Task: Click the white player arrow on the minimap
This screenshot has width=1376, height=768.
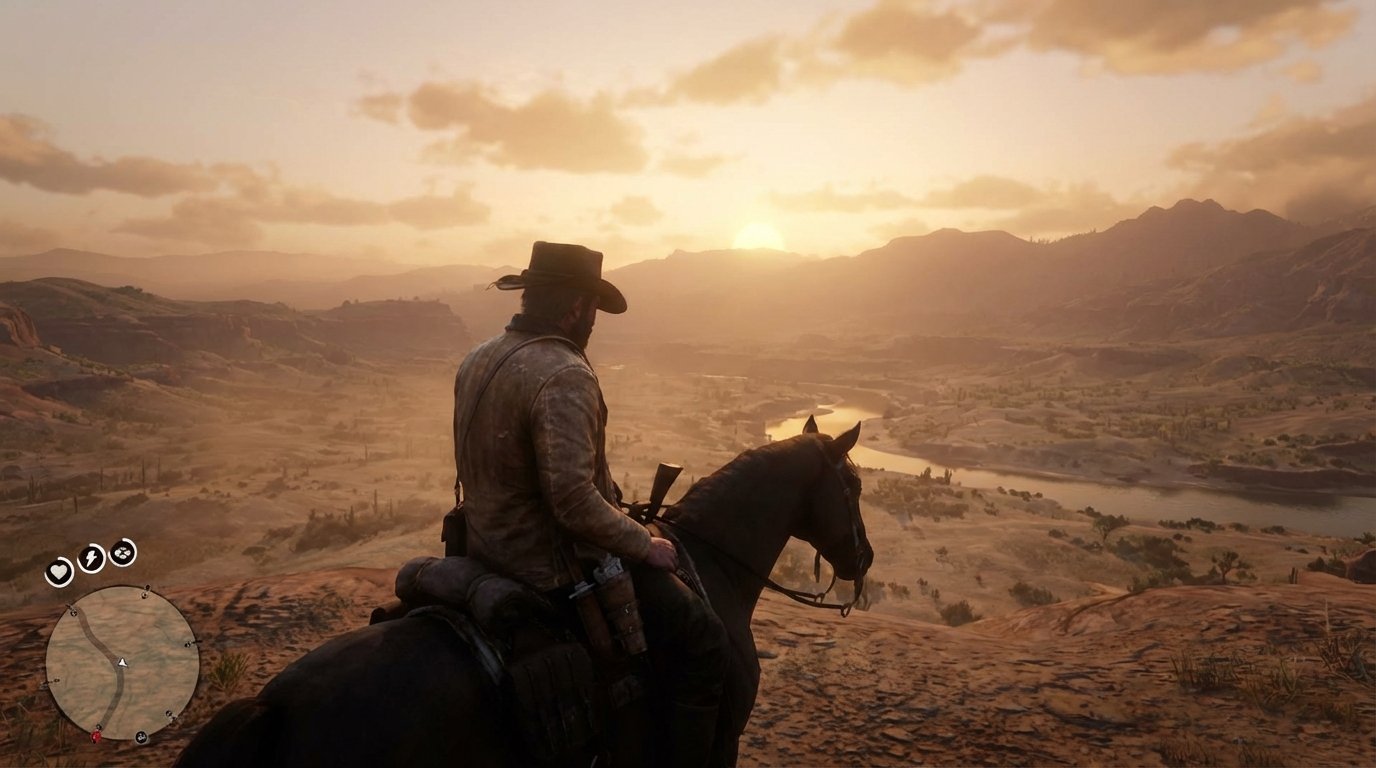Action: pyautogui.click(x=122, y=662)
